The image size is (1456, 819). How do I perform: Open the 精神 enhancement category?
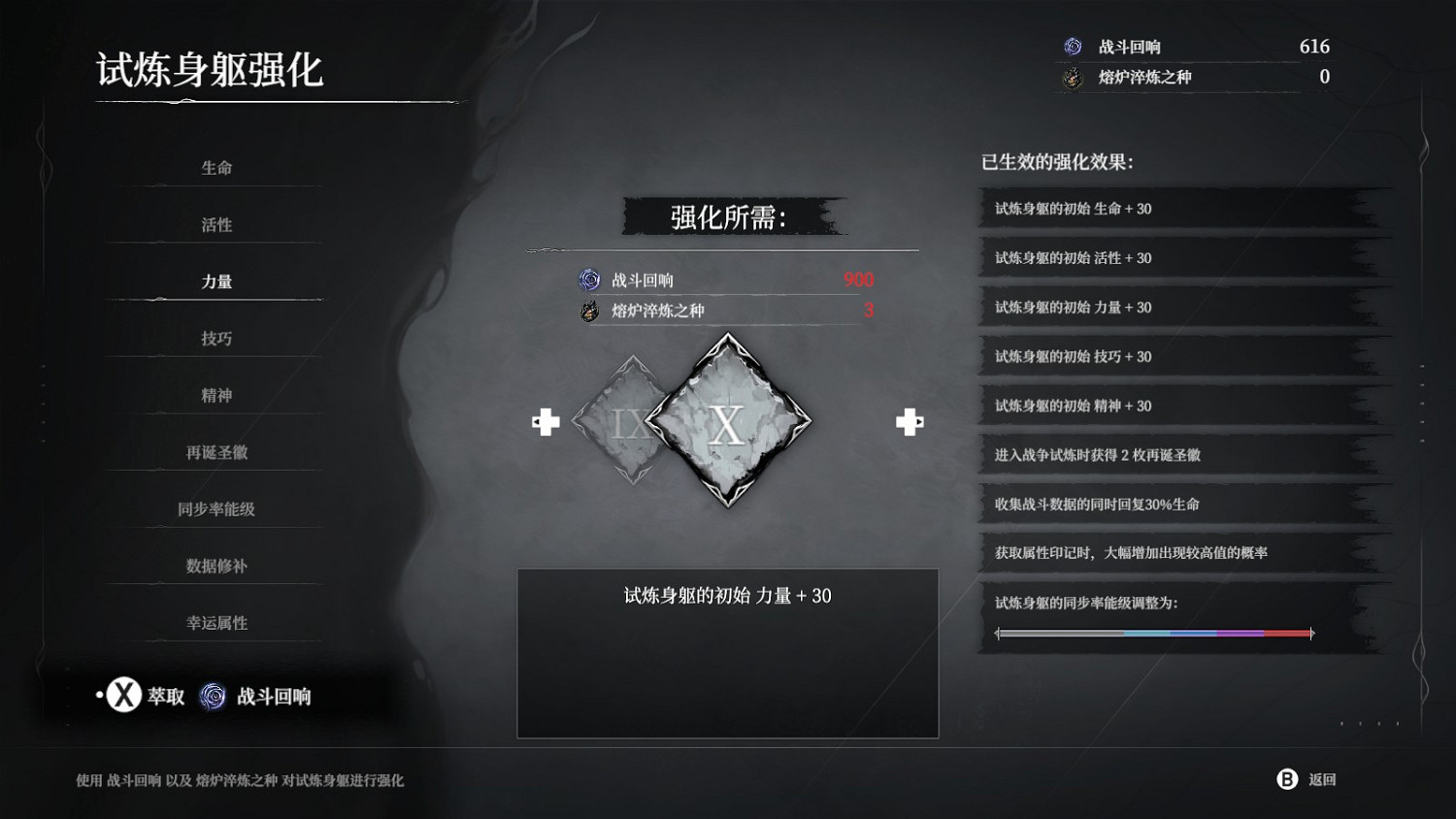click(x=215, y=394)
